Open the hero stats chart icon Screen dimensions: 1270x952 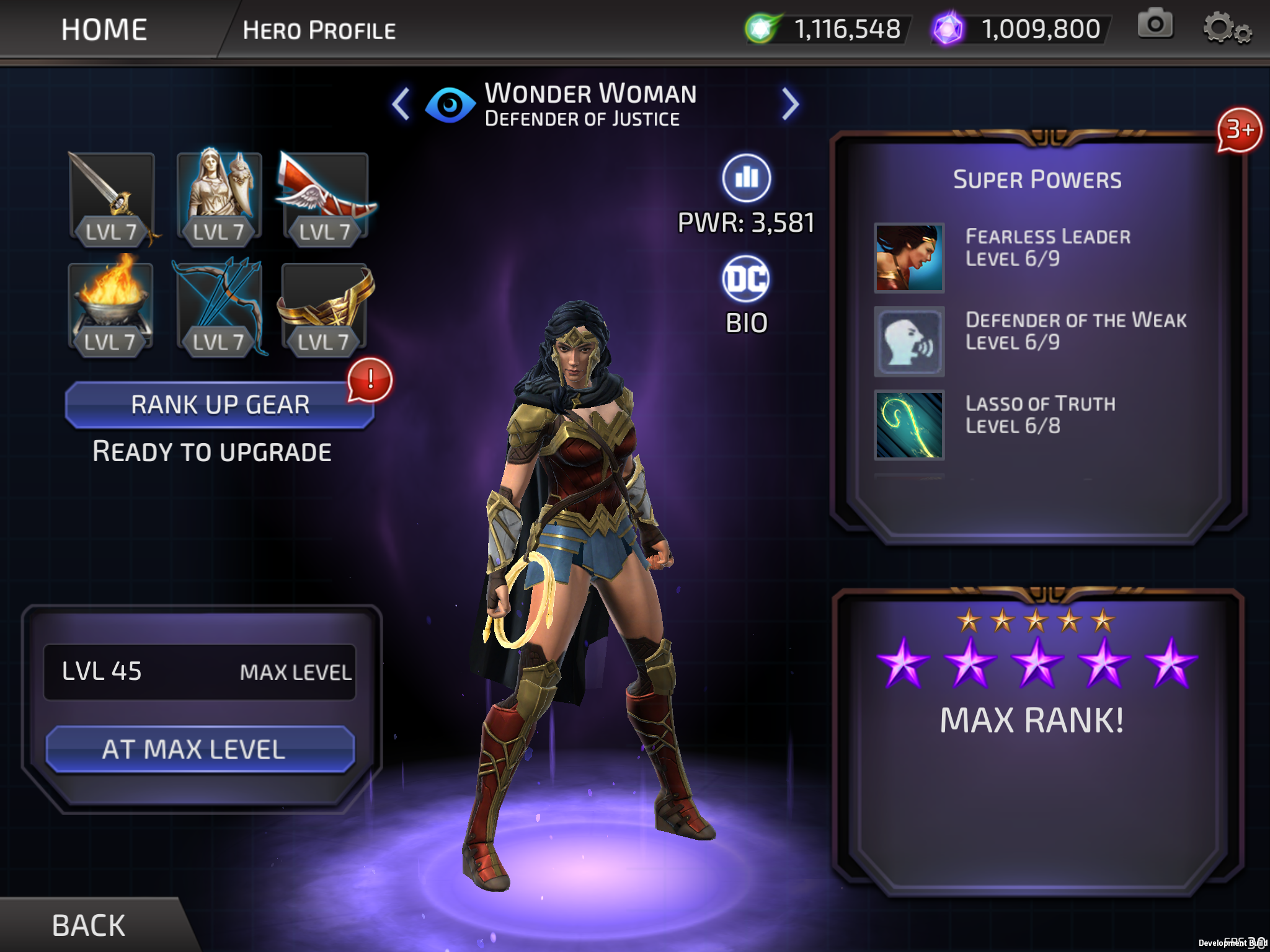tap(747, 178)
